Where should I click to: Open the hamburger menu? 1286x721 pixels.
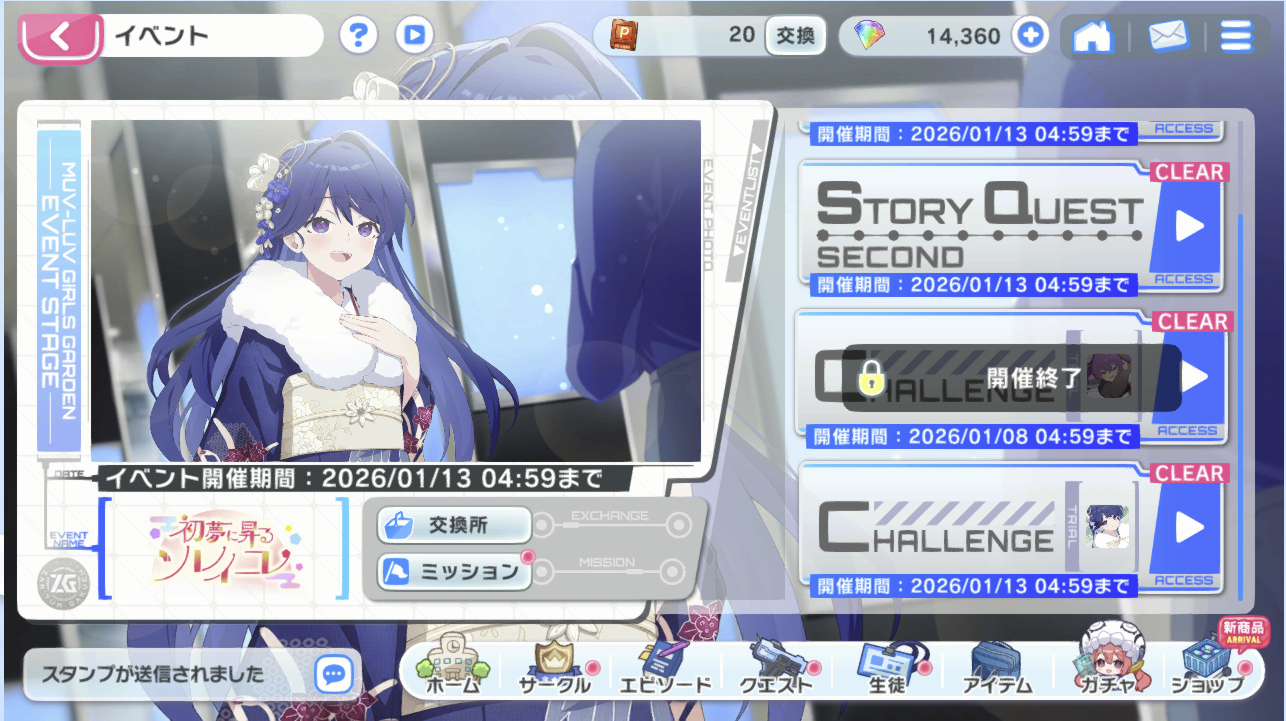tap(1236, 37)
